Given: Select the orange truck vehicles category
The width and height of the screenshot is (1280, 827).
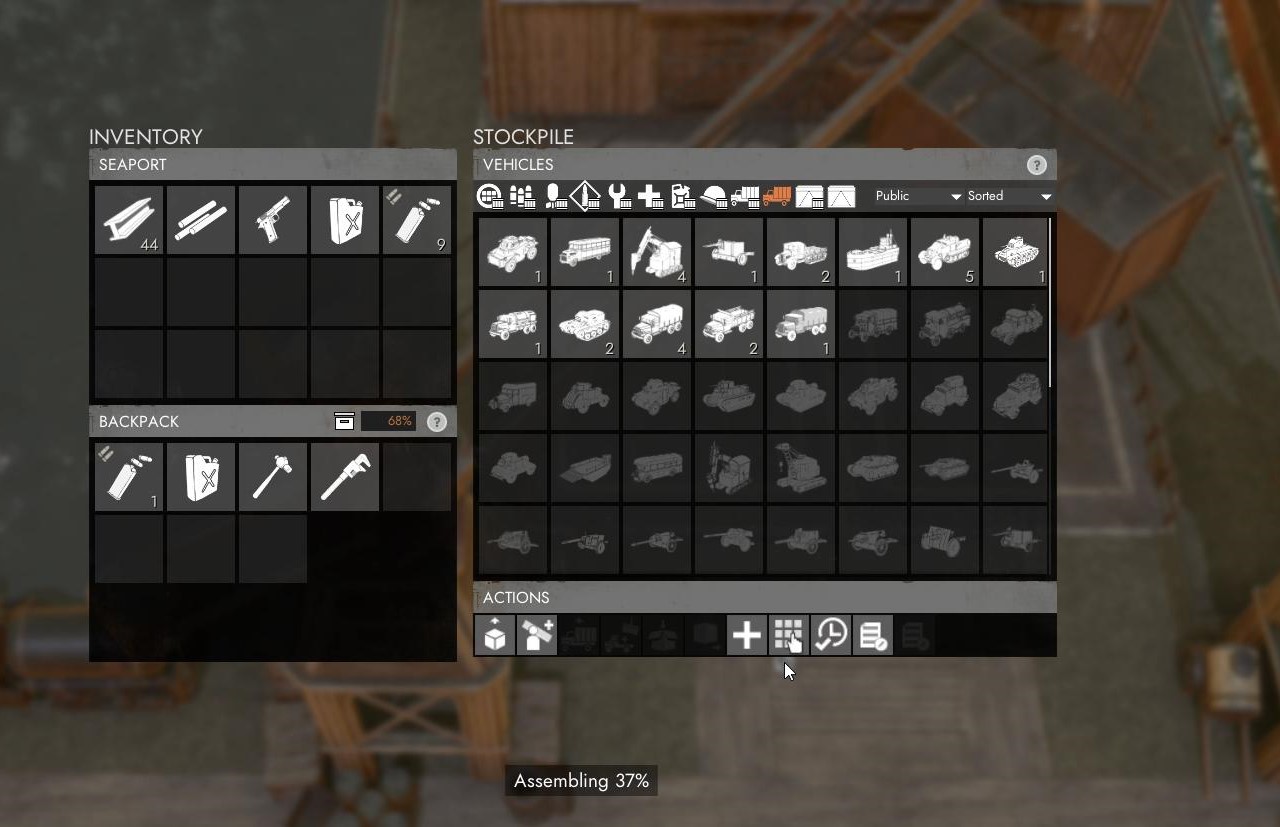Looking at the screenshot, I should tap(777, 196).
